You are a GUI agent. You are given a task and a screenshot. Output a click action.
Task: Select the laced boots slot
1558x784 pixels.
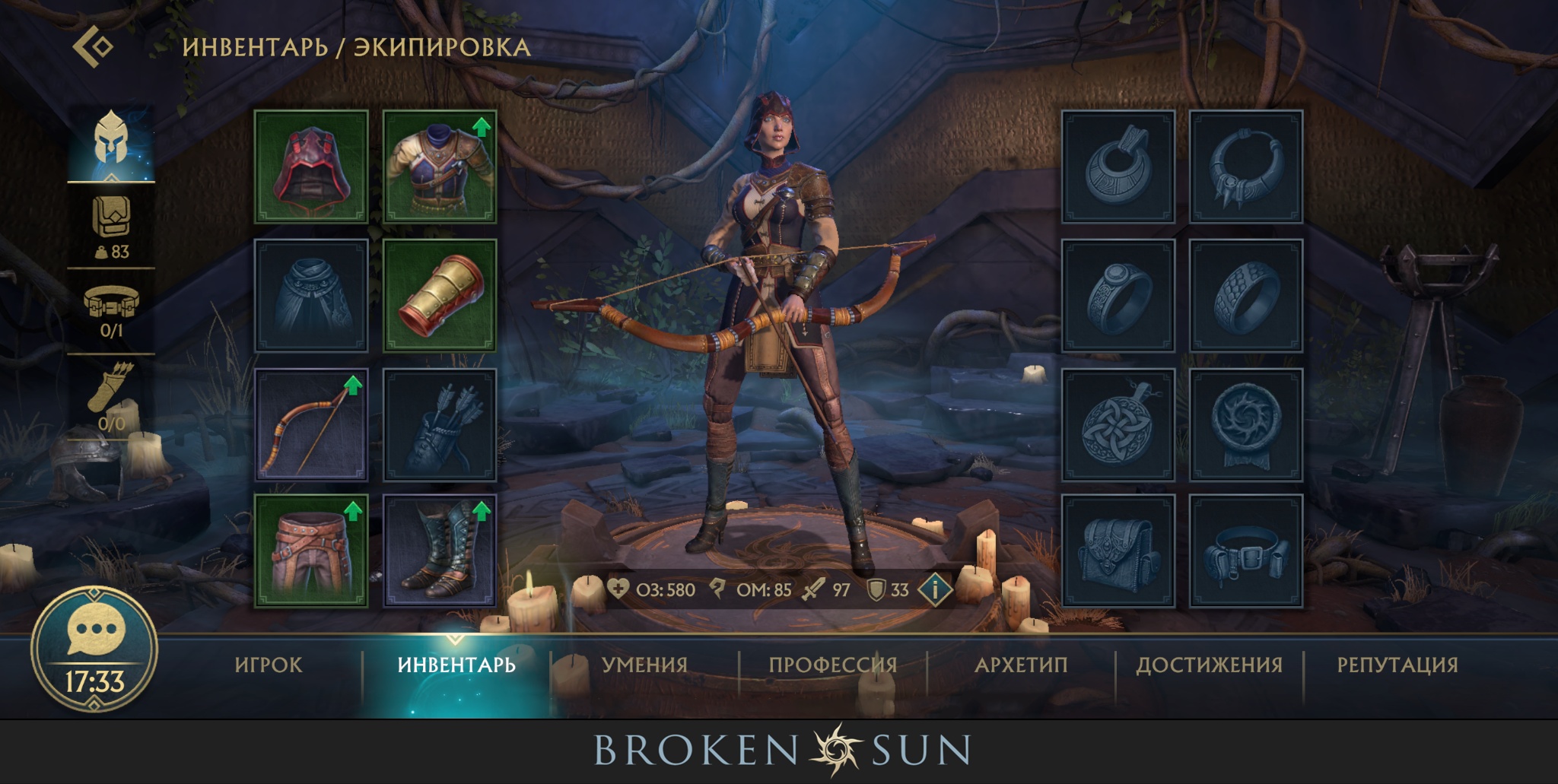click(x=440, y=551)
